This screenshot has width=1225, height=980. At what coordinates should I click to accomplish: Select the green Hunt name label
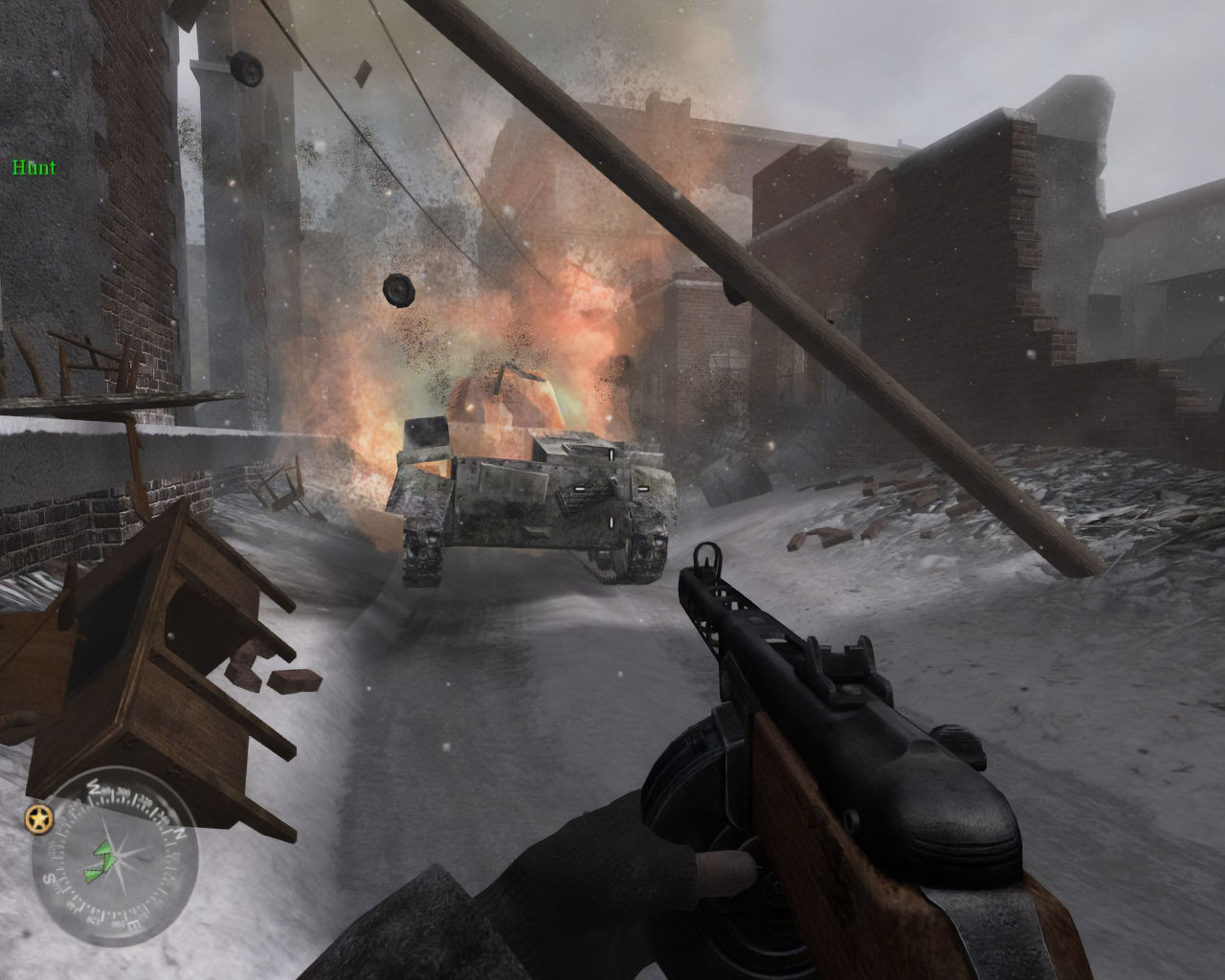(33, 167)
